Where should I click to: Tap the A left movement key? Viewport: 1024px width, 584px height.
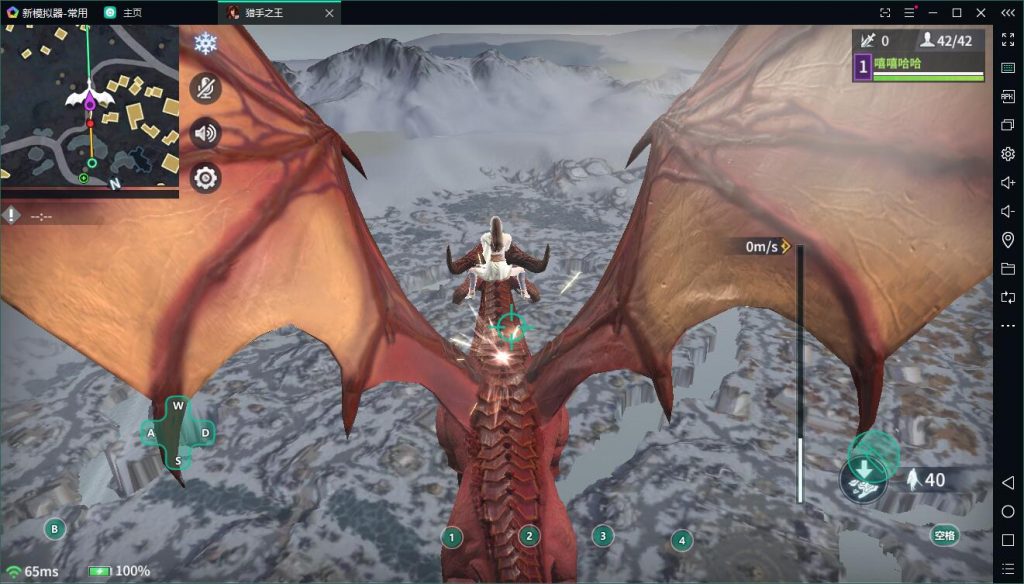click(x=151, y=433)
